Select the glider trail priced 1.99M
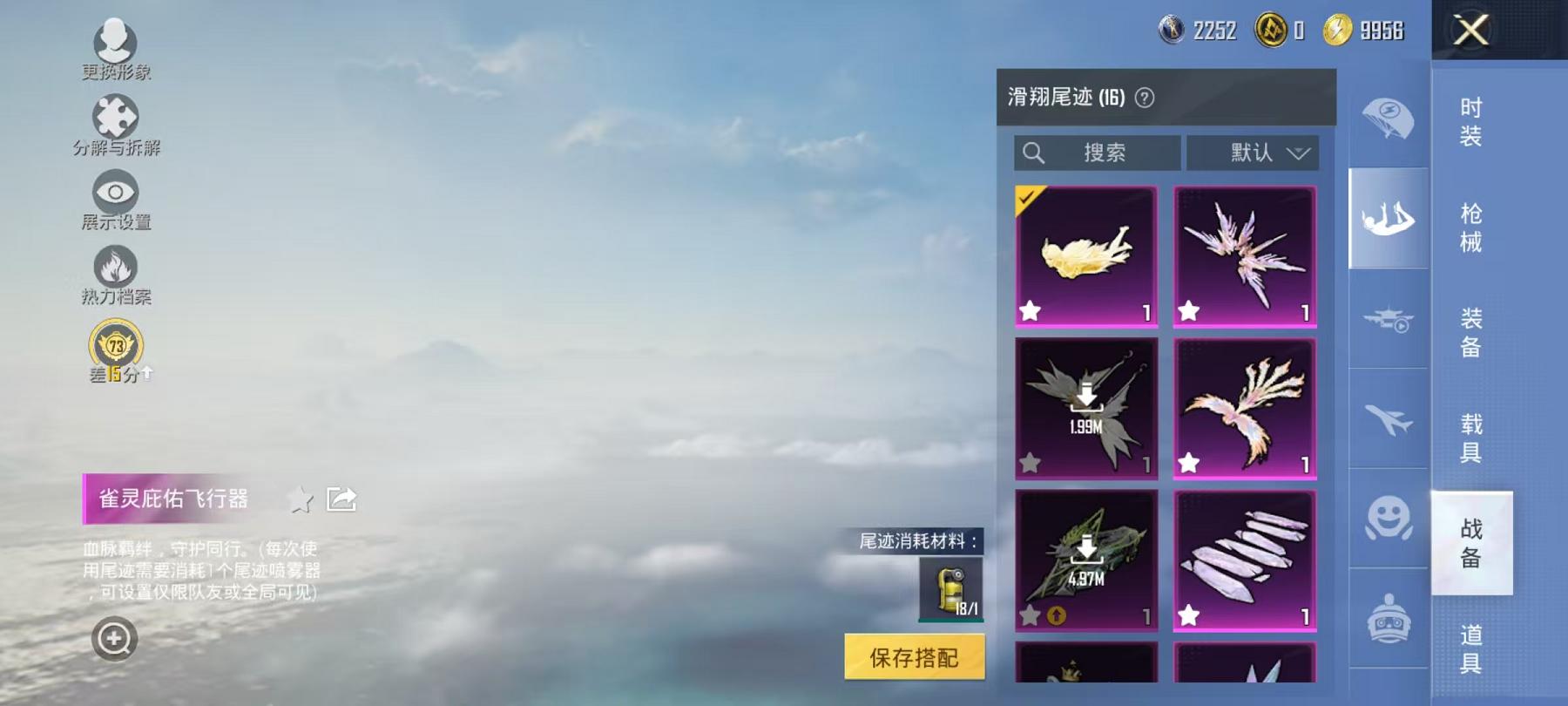Viewport: 1568px width, 706px height. (1085, 408)
